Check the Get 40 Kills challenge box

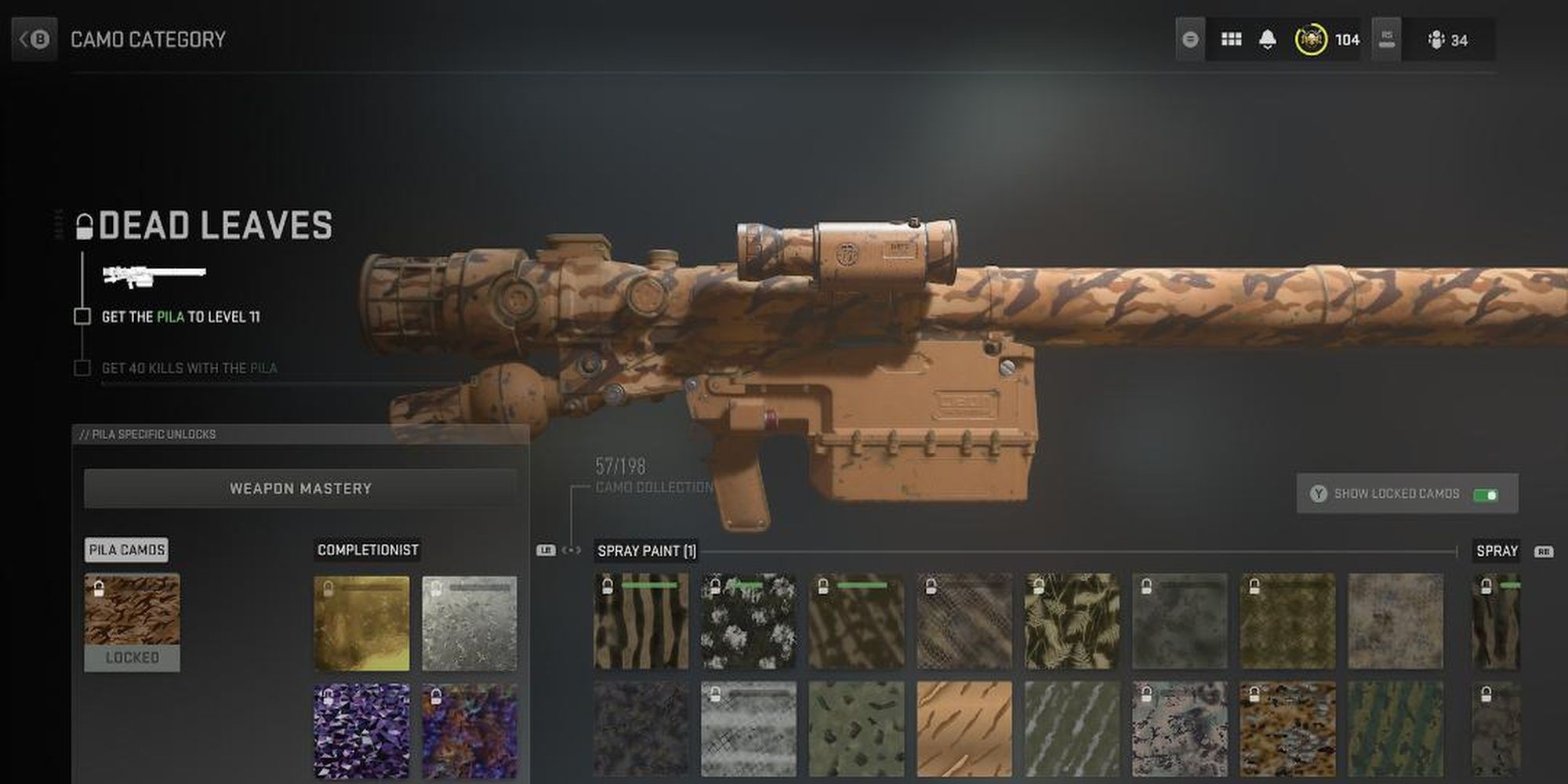point(82,367)
